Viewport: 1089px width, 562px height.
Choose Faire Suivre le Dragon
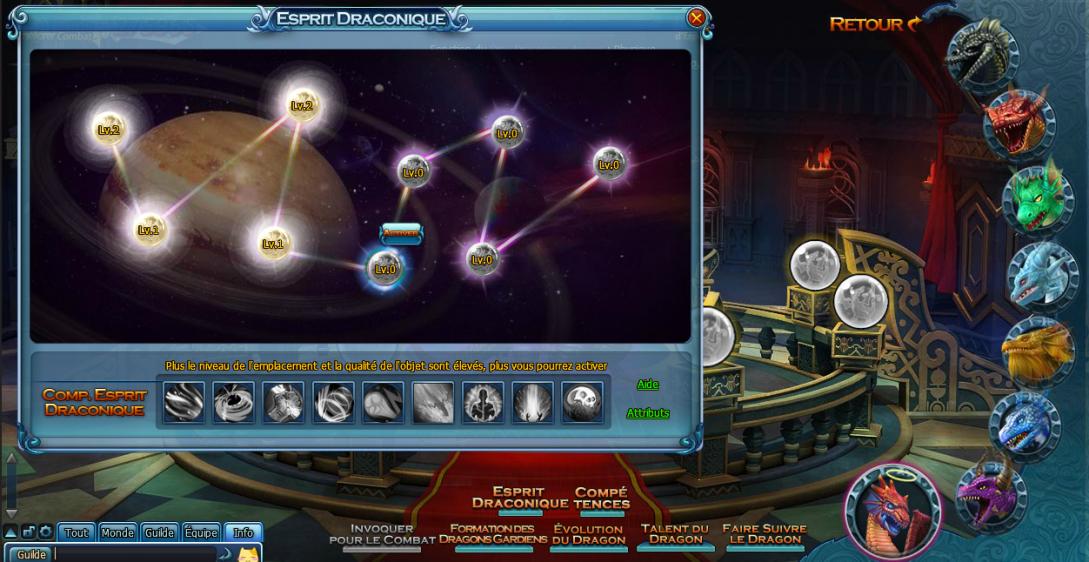764,534
